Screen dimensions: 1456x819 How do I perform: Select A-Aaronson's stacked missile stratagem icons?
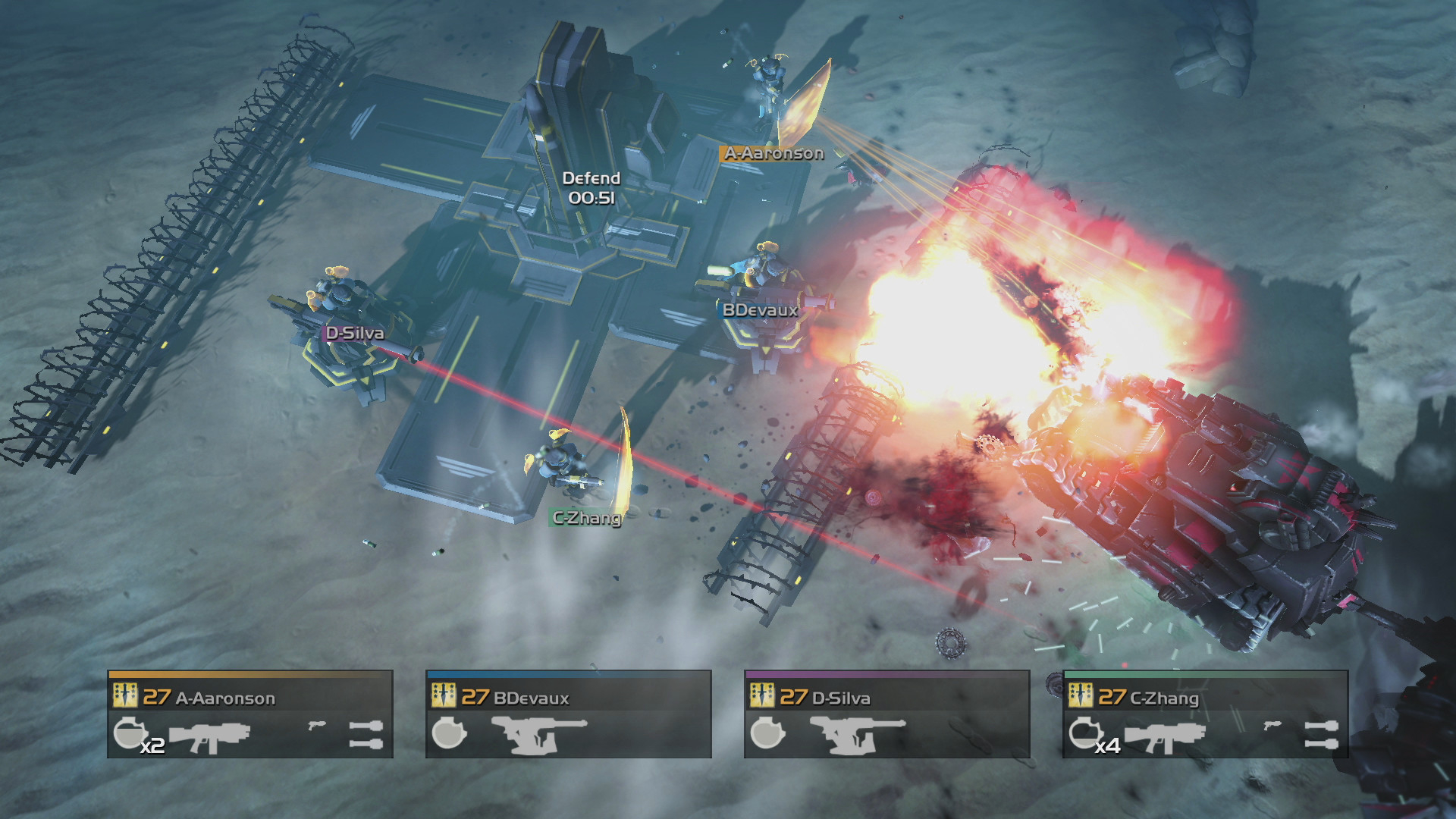click(x=366, y=736)
